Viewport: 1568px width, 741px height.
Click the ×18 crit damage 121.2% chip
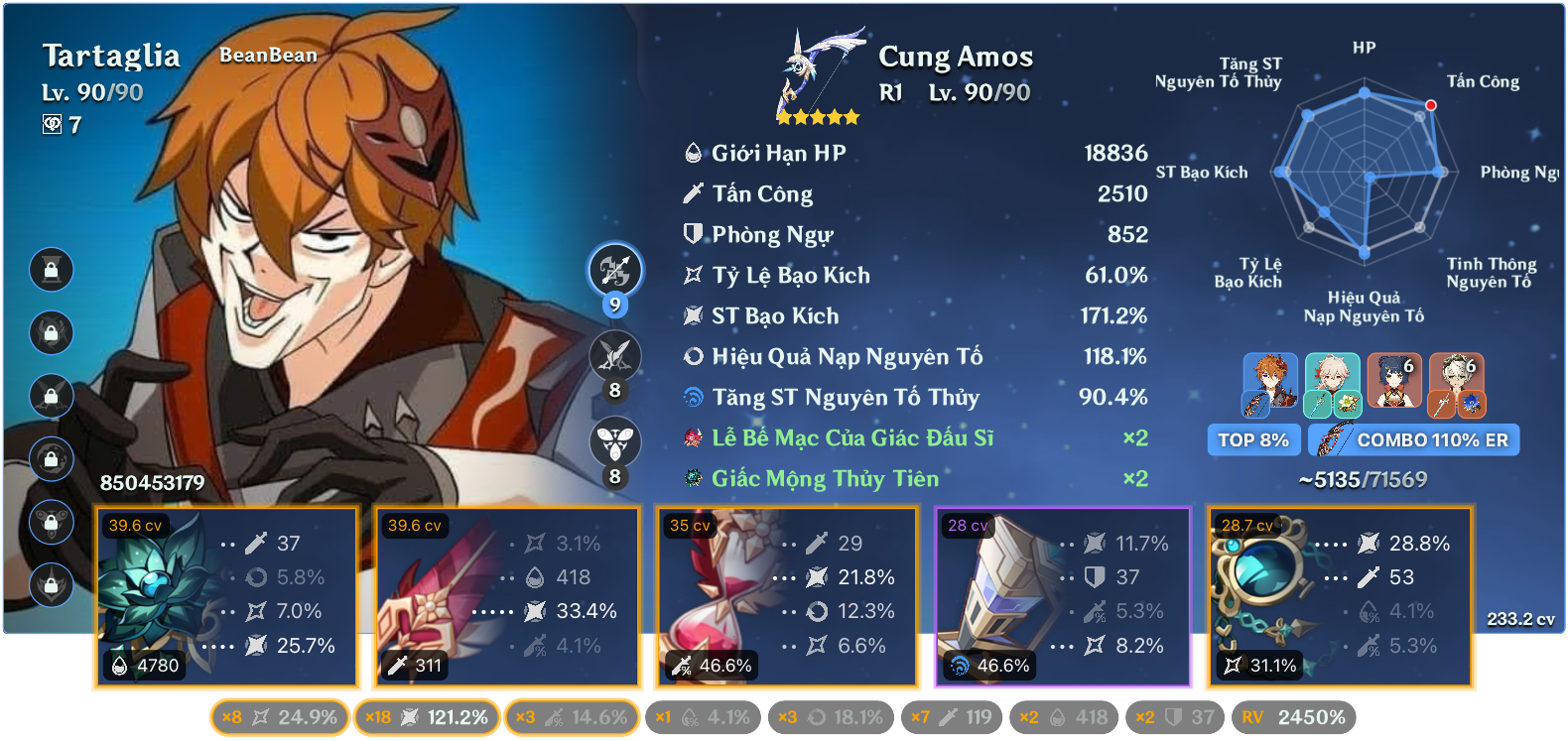[426, 714]
